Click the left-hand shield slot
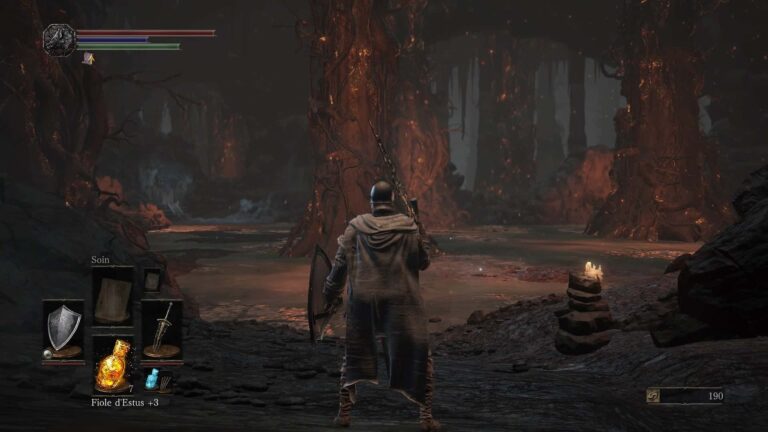 (63, 330)
